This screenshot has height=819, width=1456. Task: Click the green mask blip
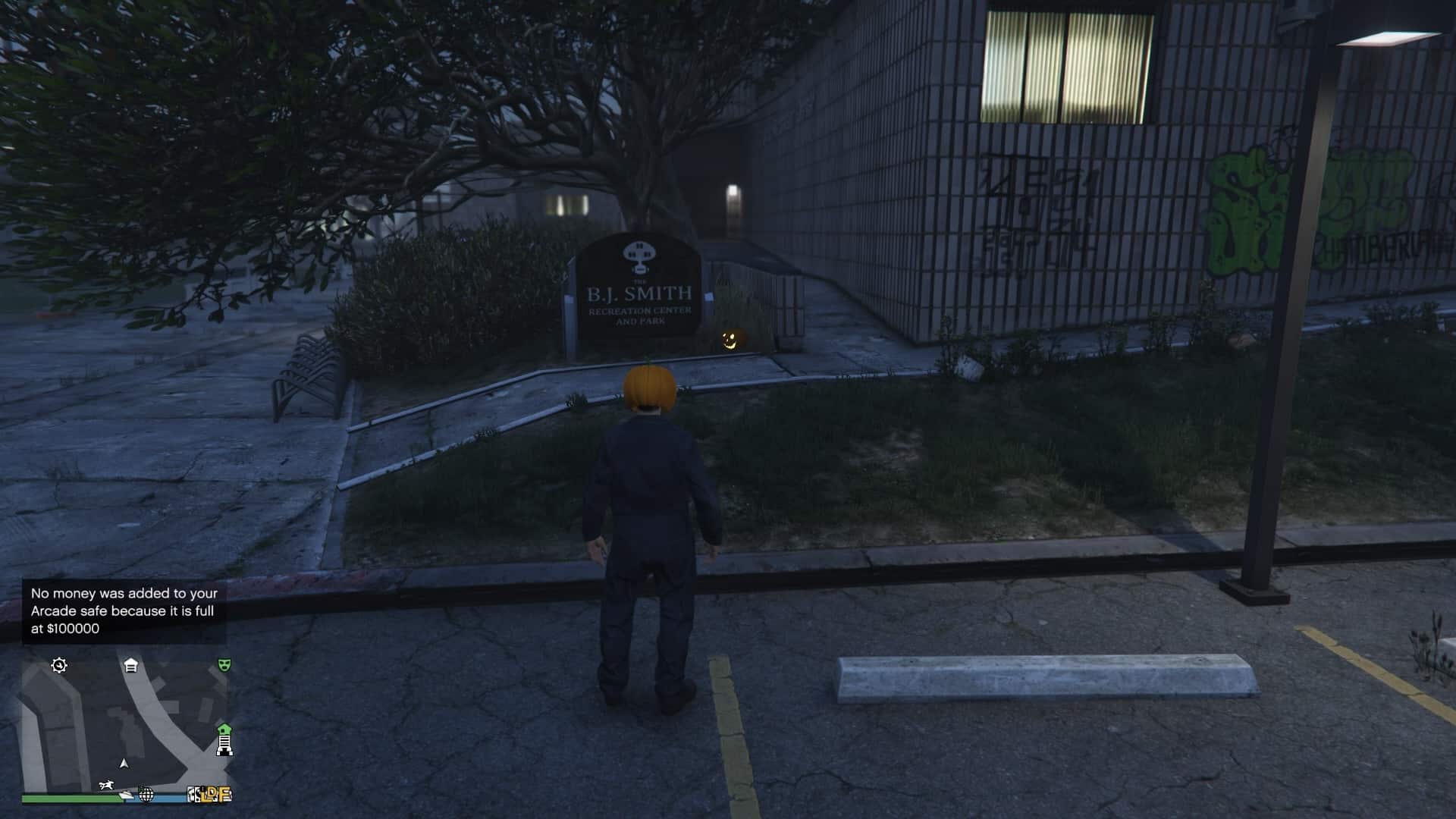(224, 665)
